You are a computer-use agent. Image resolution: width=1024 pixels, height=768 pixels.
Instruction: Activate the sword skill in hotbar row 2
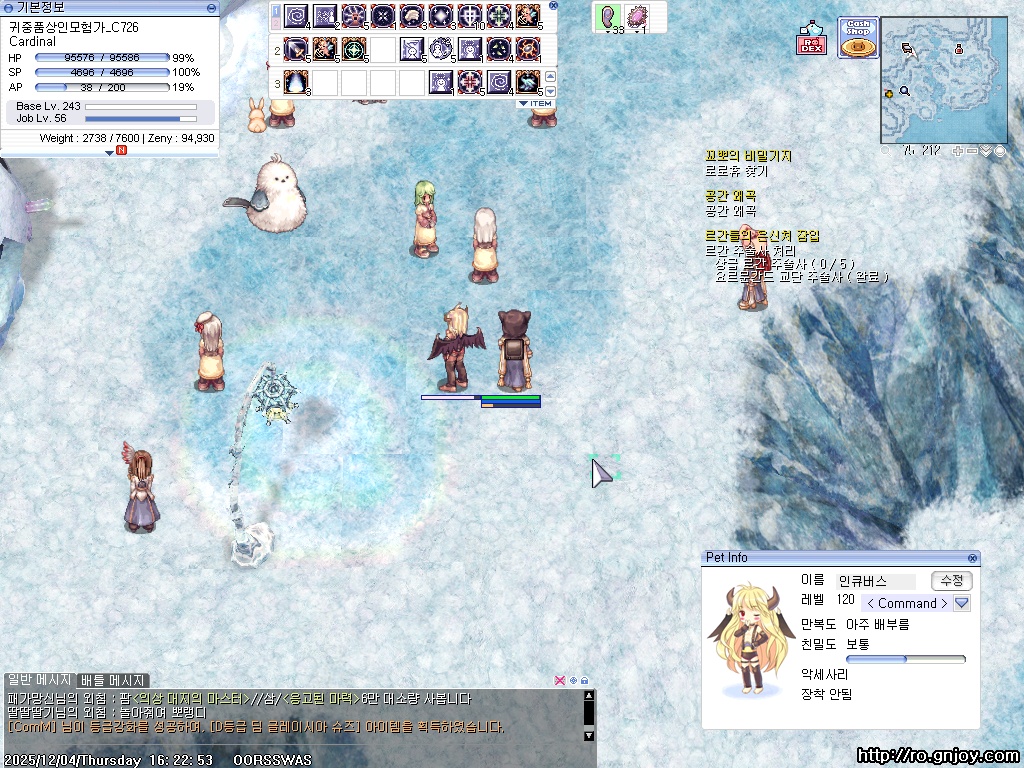tap(297, 49)
